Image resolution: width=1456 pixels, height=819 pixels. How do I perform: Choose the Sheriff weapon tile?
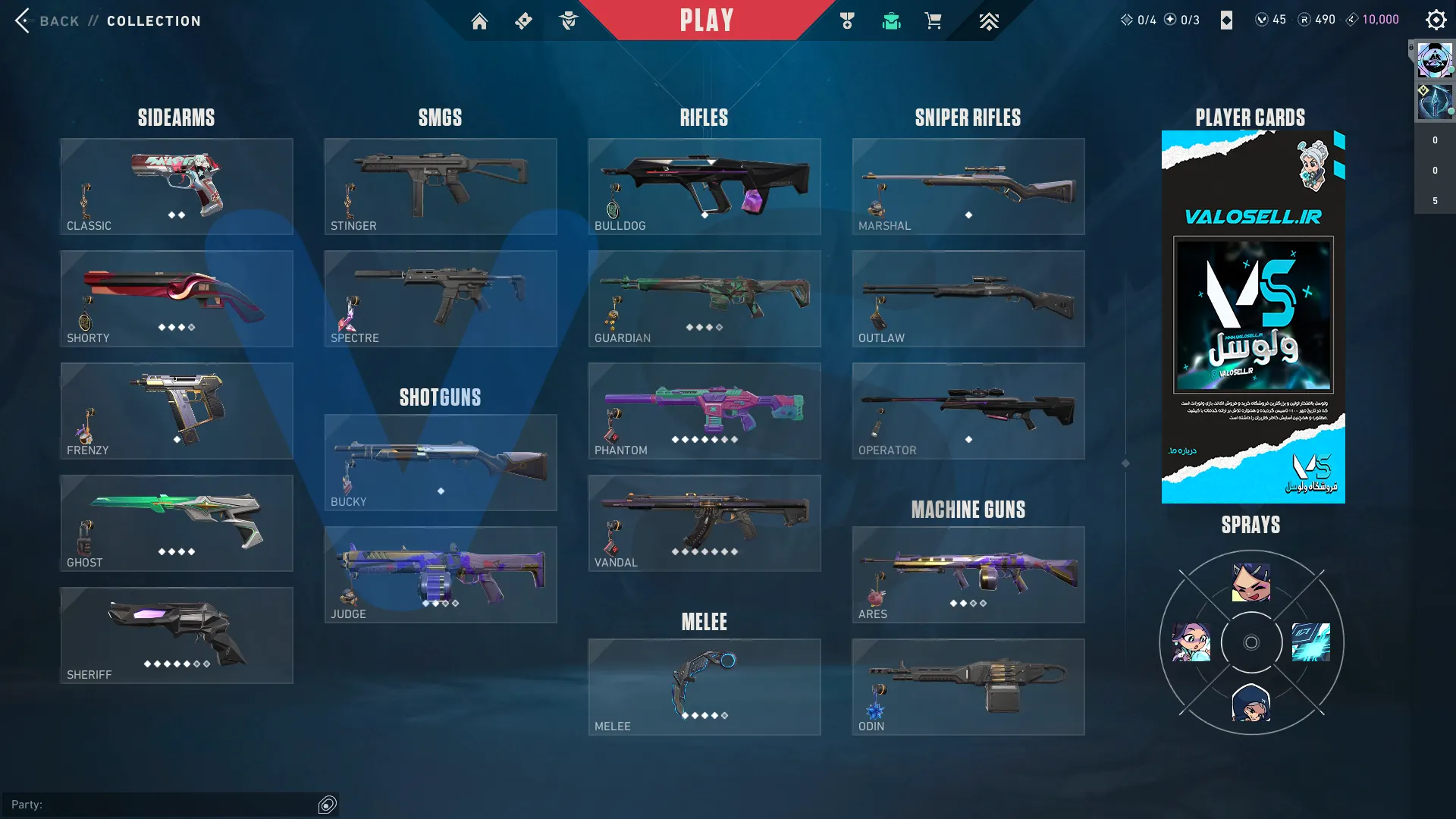tap(177, 635)
